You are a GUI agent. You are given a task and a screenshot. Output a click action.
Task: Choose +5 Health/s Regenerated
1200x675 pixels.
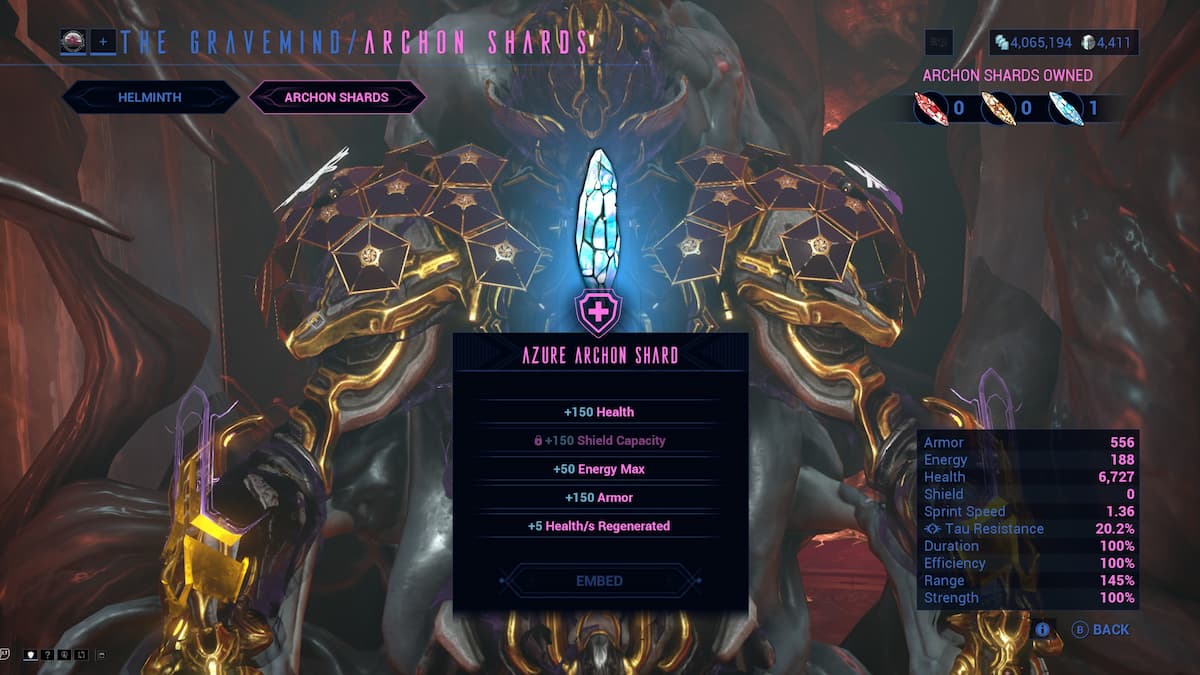[598, 526]
